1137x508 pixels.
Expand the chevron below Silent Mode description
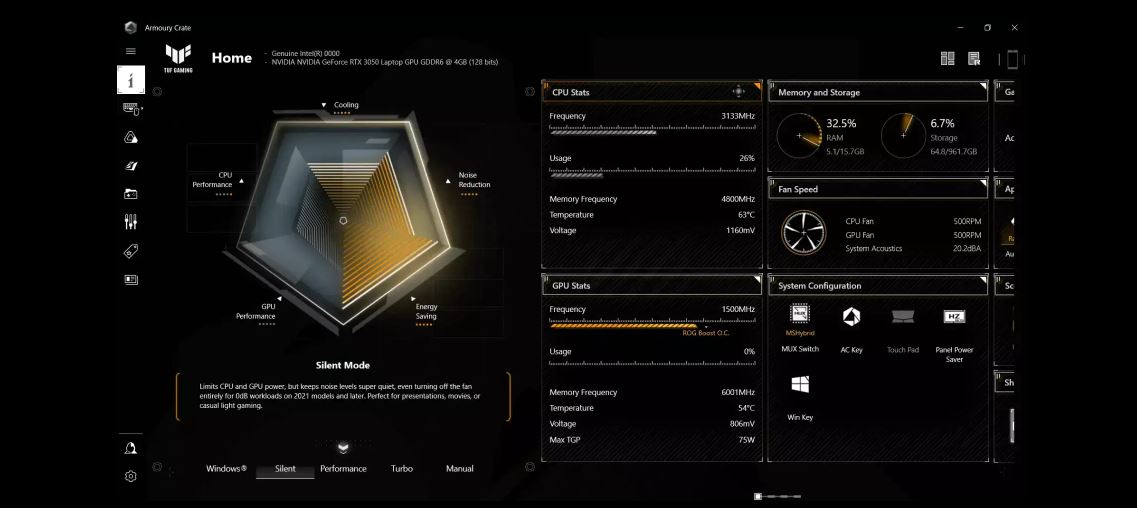click(x=343, y=448)
